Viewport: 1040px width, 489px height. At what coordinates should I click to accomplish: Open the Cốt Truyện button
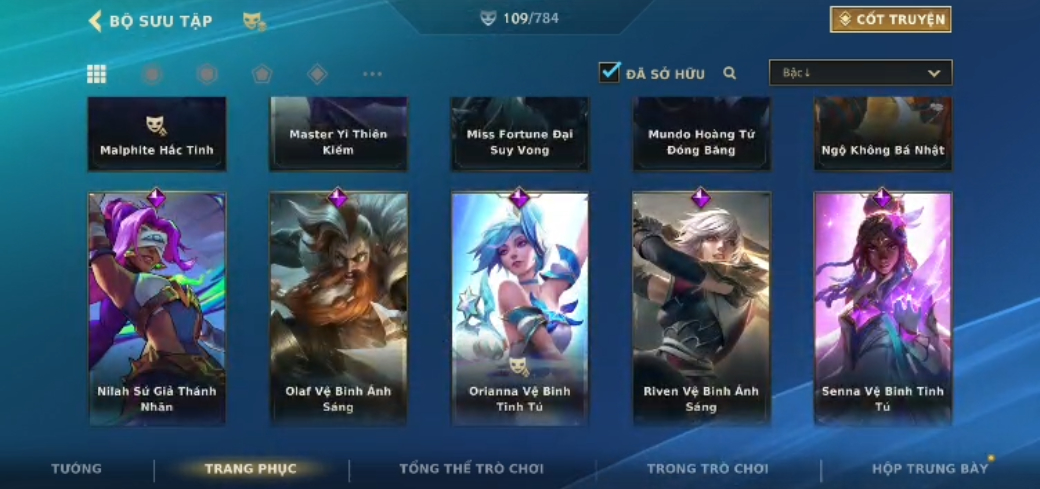coord(890,20)
